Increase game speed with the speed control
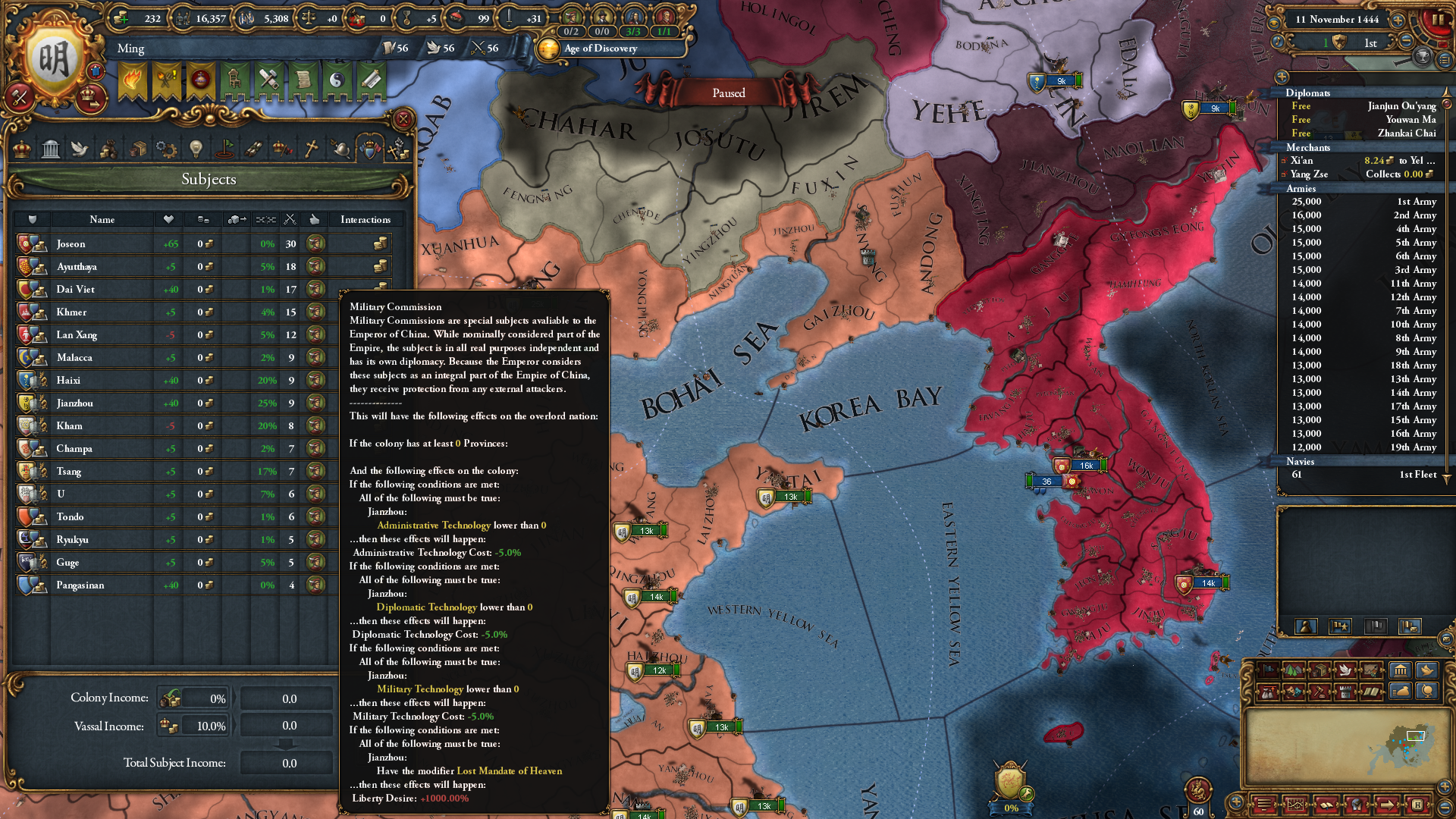This screenshot has height=819, width=1456. pos(1398,21)
